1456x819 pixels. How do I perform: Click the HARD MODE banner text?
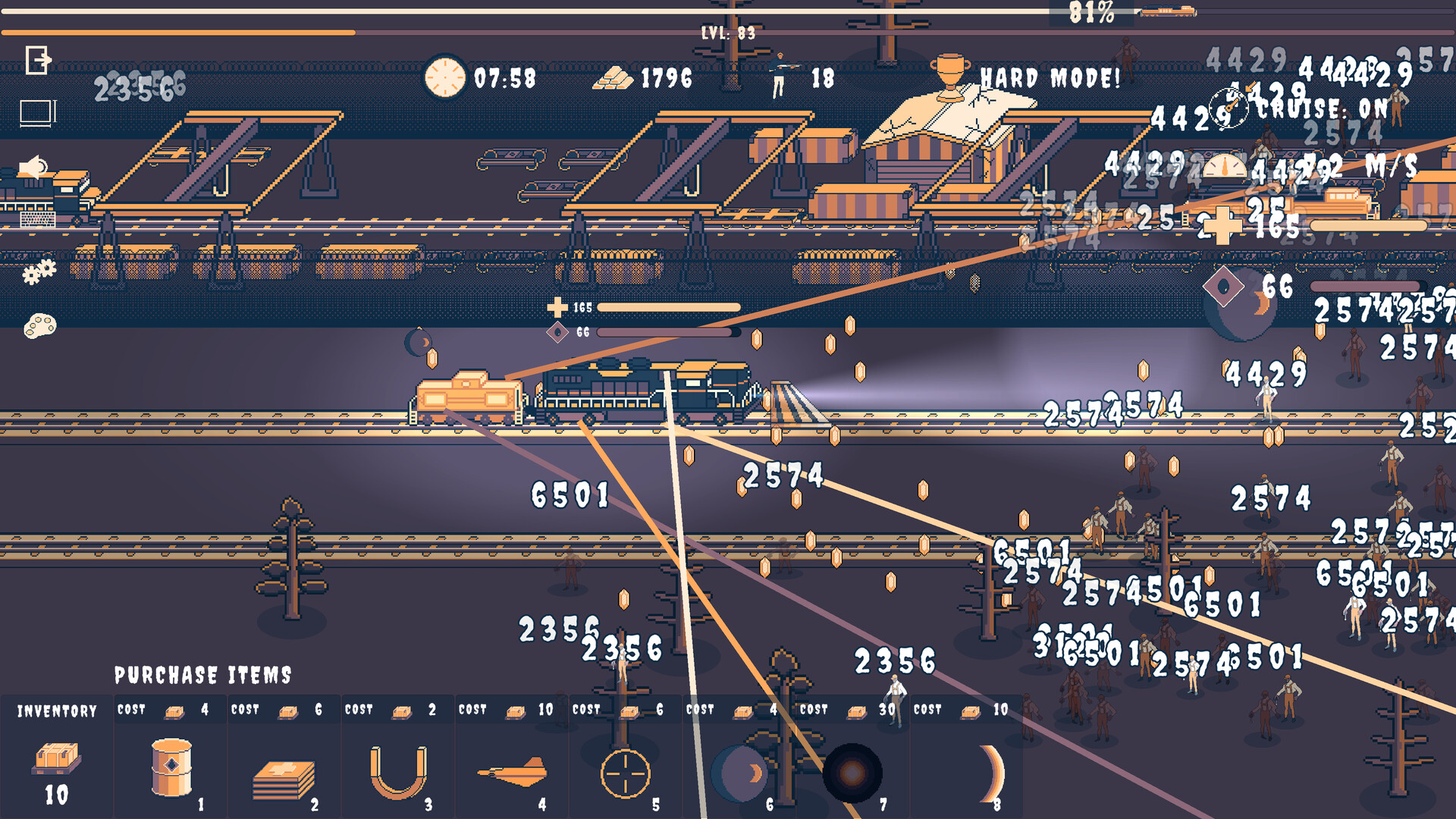coord(1050,77)
